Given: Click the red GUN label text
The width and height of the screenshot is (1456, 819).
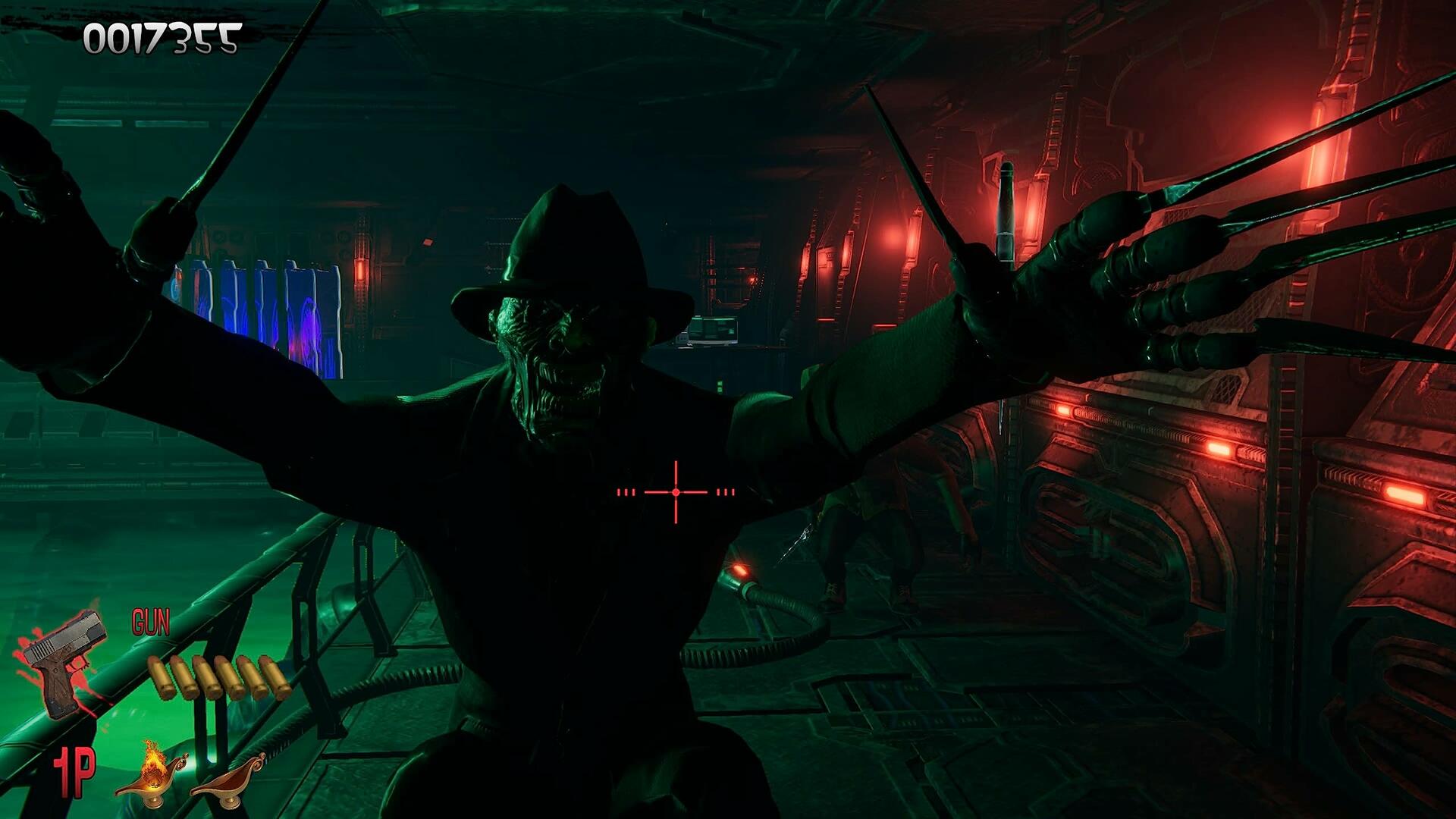Looking at the screenshot, I should 152,622.
